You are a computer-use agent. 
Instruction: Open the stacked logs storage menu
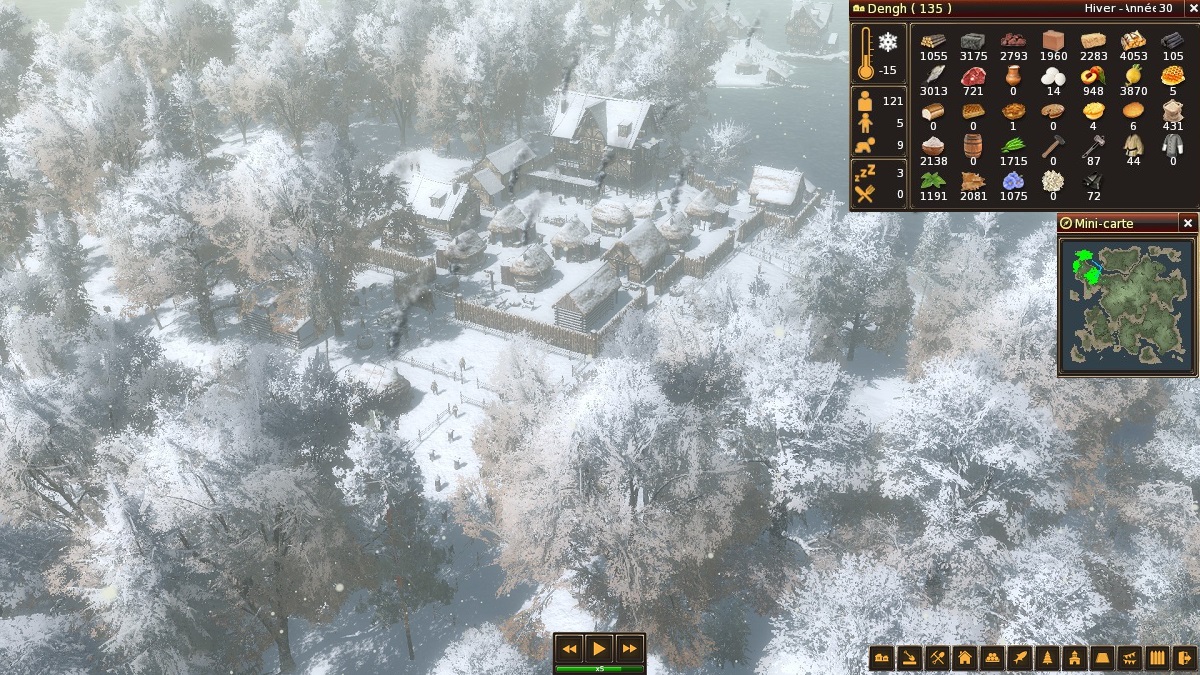click(x=992, y=657)
